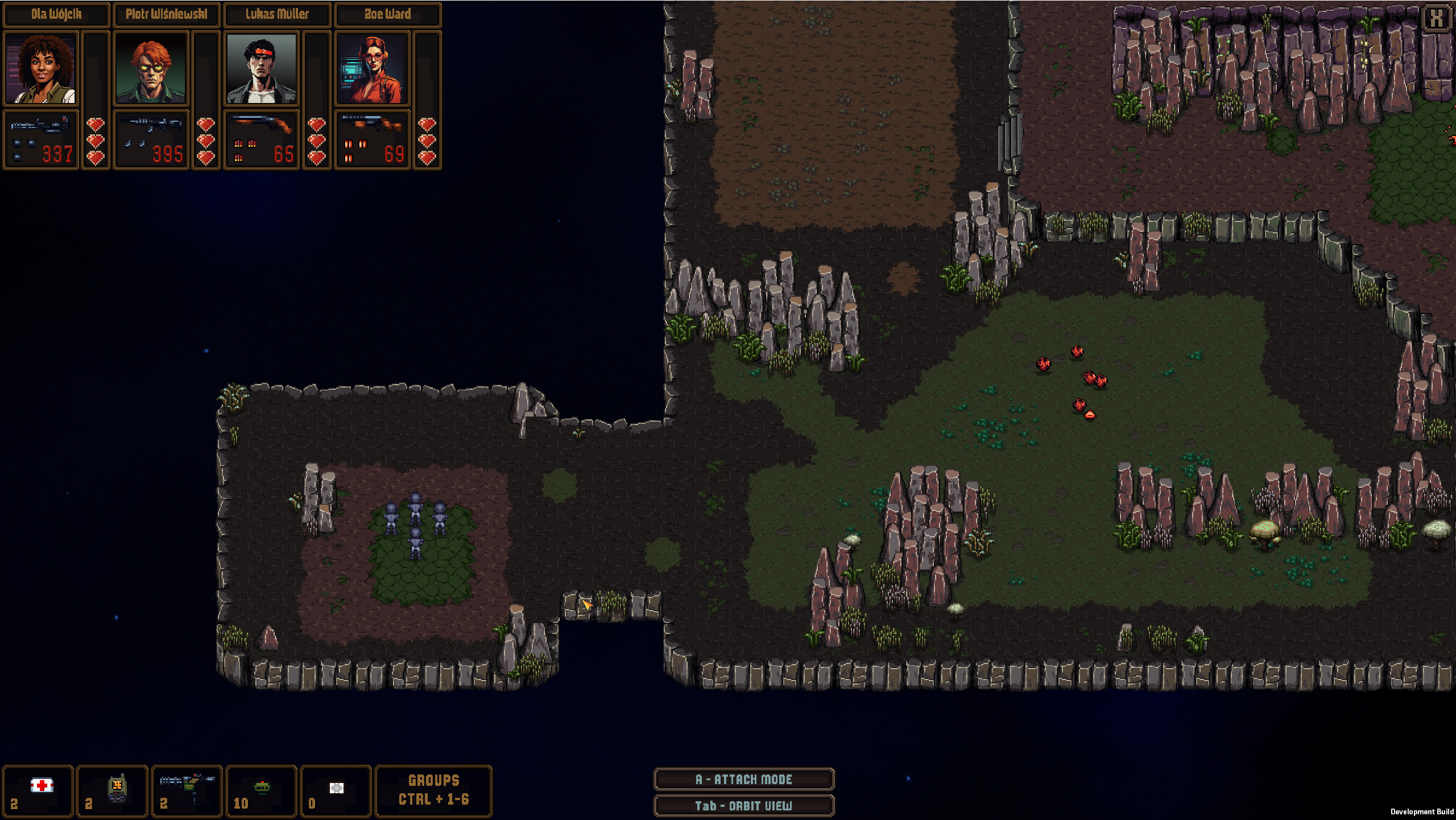Choose the sentry turret item slot

pos(187,792)
